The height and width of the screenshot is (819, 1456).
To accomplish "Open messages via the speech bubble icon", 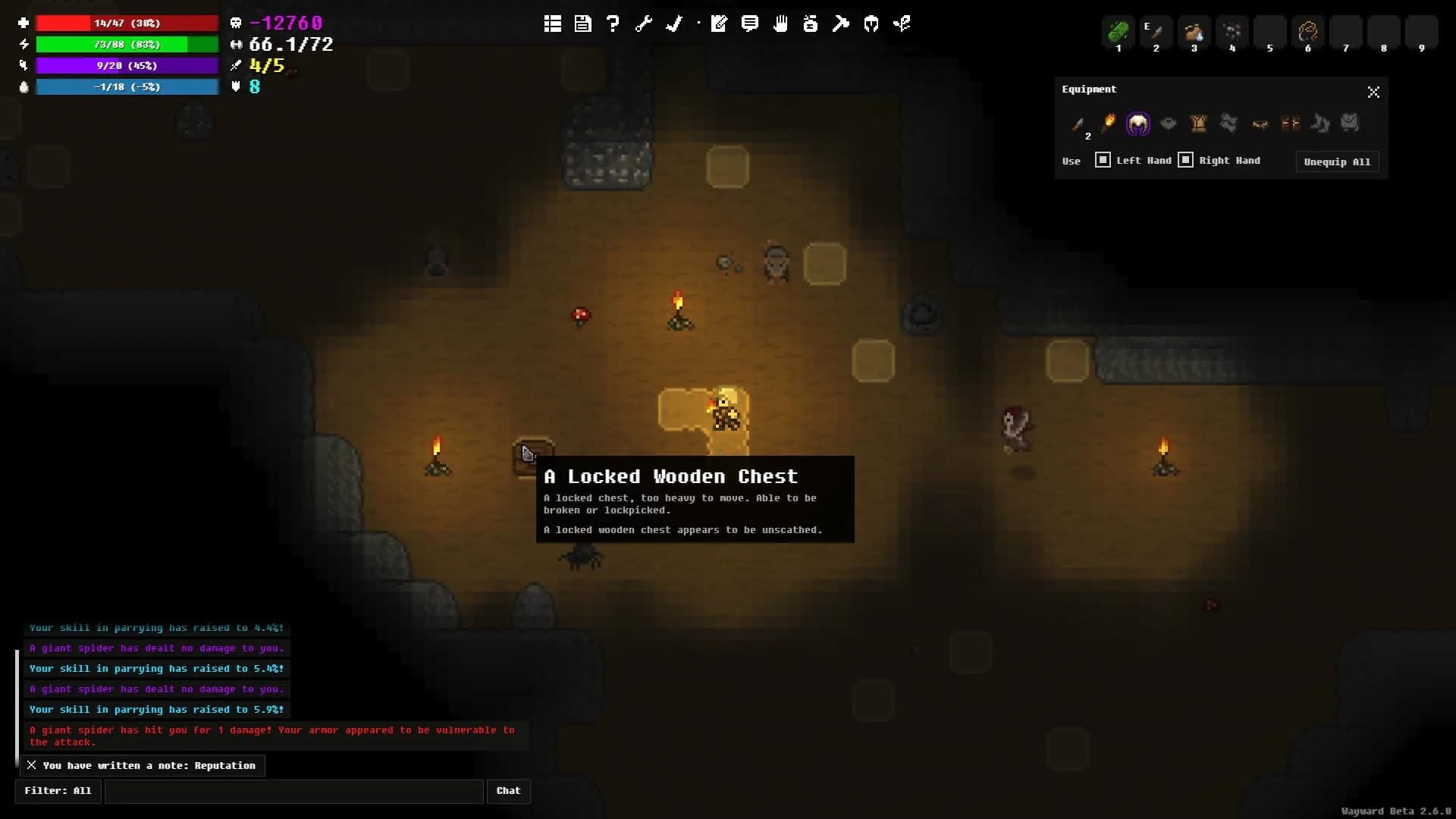I will pyautogui.click(x=749, y=24).
